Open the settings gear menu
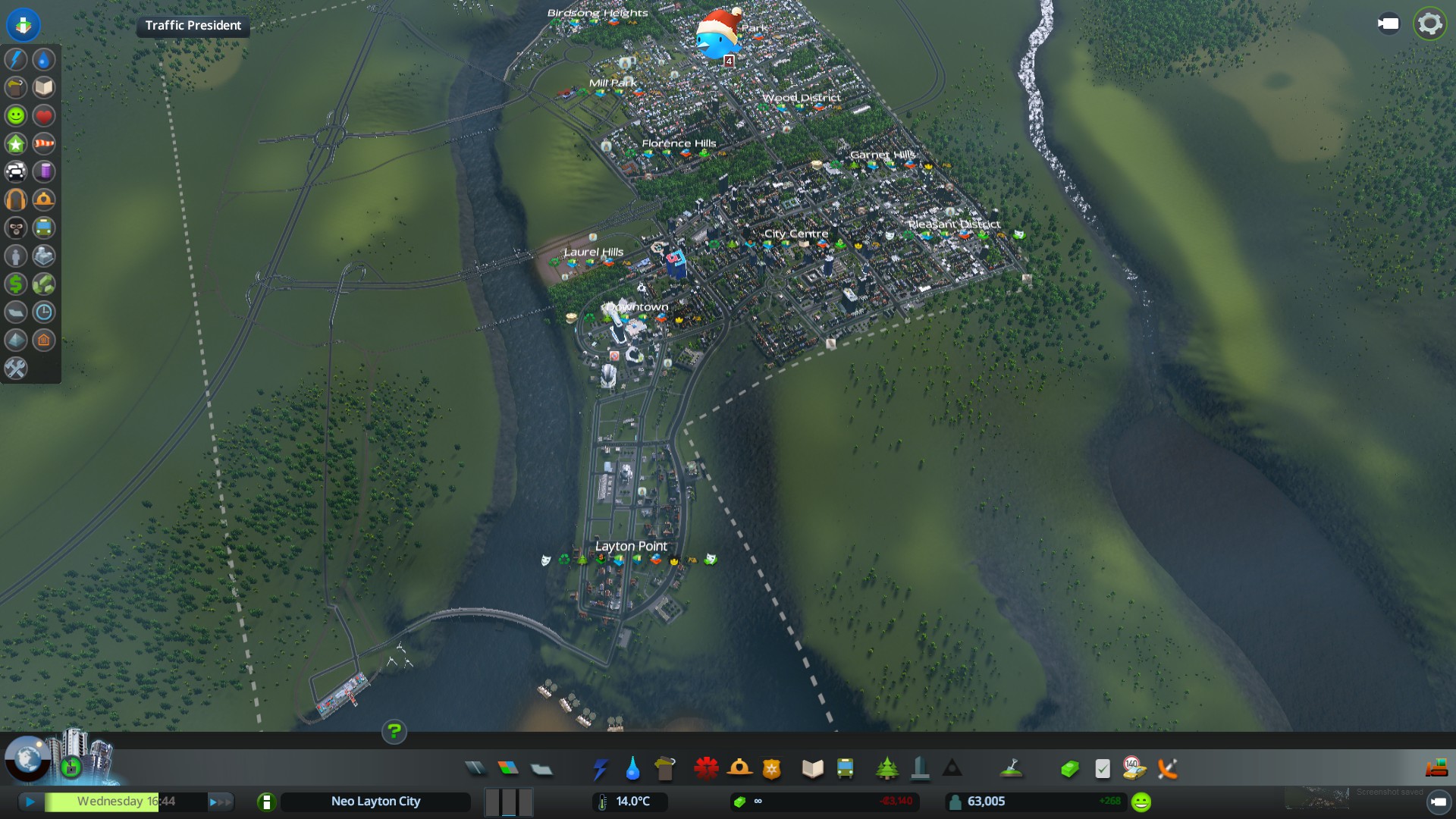1456x819 pixels. 1429,24
